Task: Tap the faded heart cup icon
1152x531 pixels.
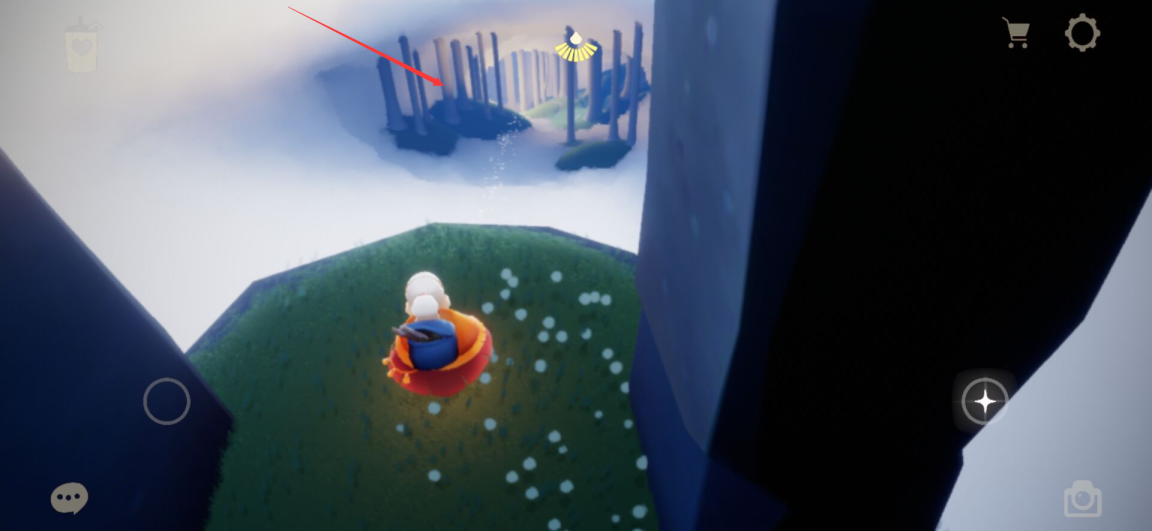Action: (x=79, y=45)
